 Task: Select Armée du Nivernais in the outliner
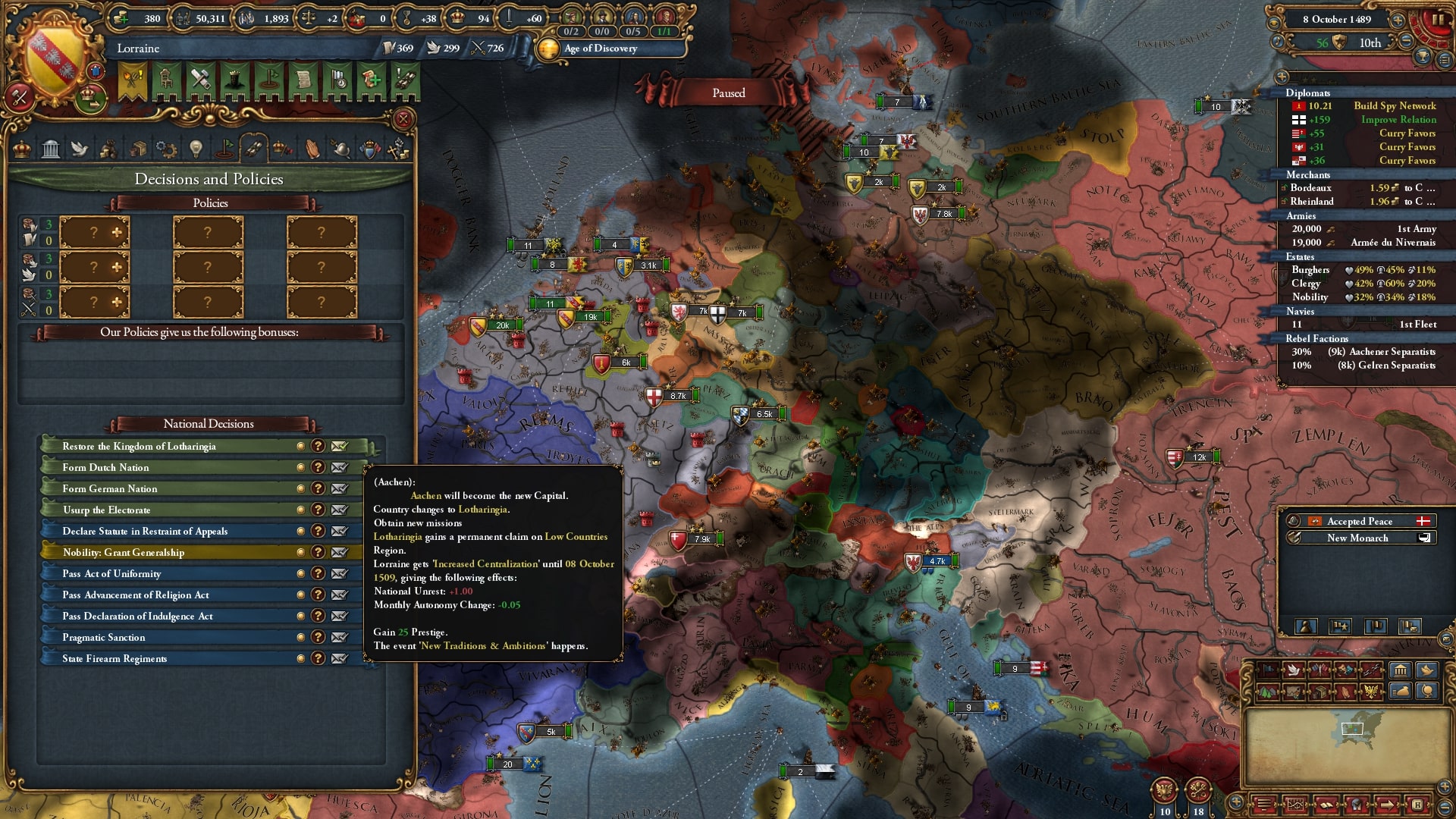pyautogui.click(x=1392, y=243)
